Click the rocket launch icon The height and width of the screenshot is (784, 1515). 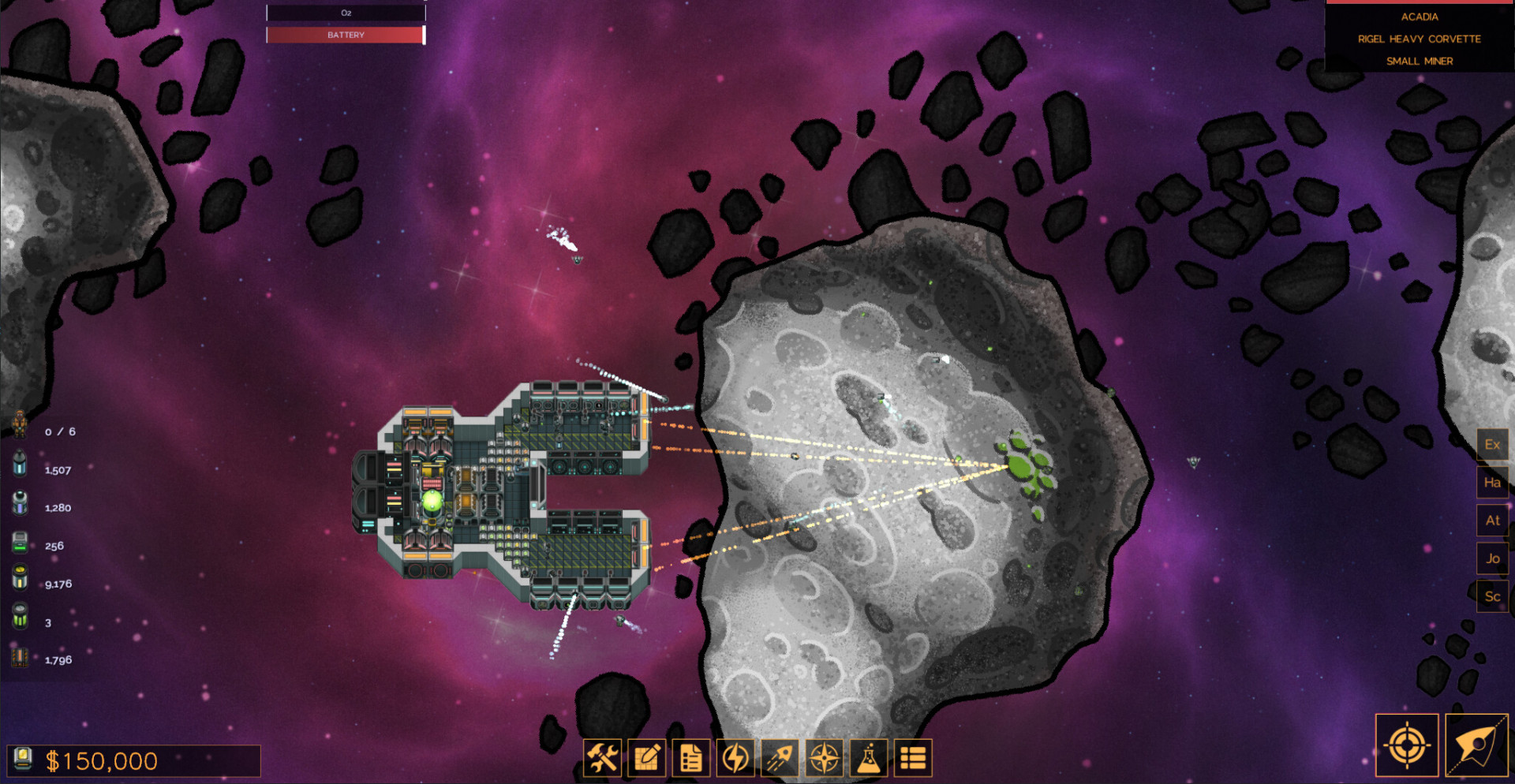[x=780, y=759]
